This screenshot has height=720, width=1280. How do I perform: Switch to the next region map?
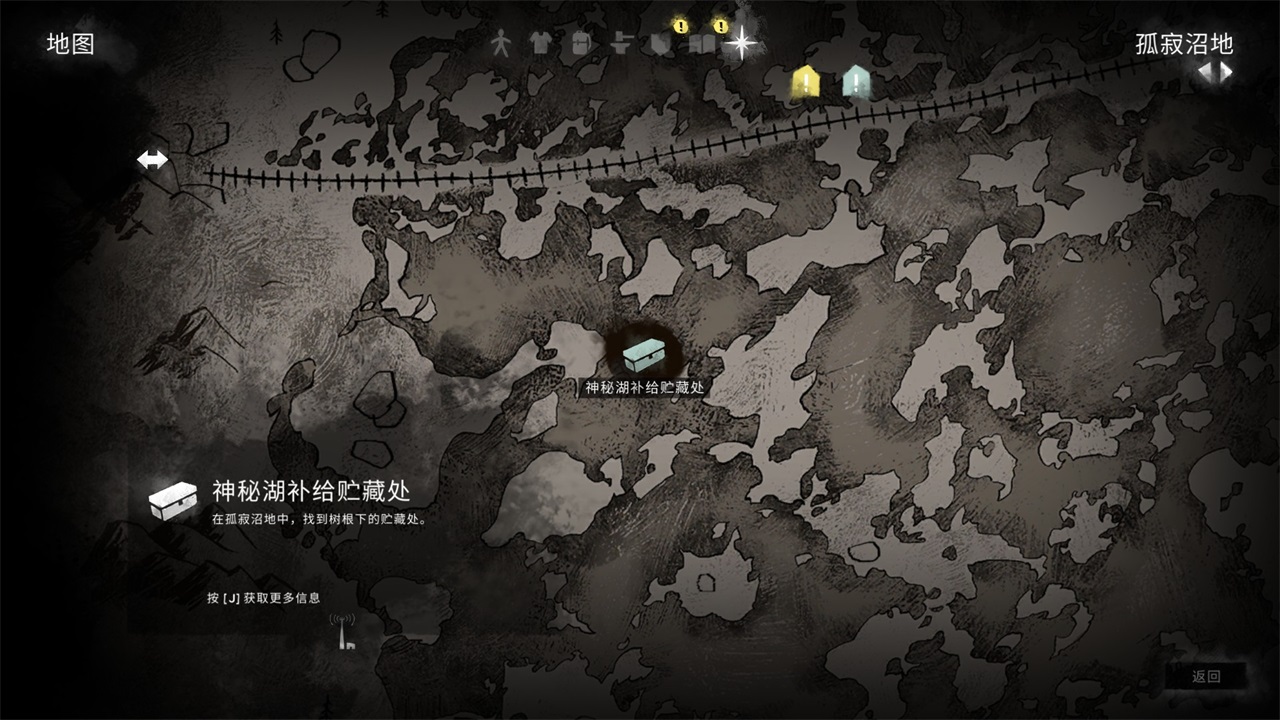point(1226,72)
